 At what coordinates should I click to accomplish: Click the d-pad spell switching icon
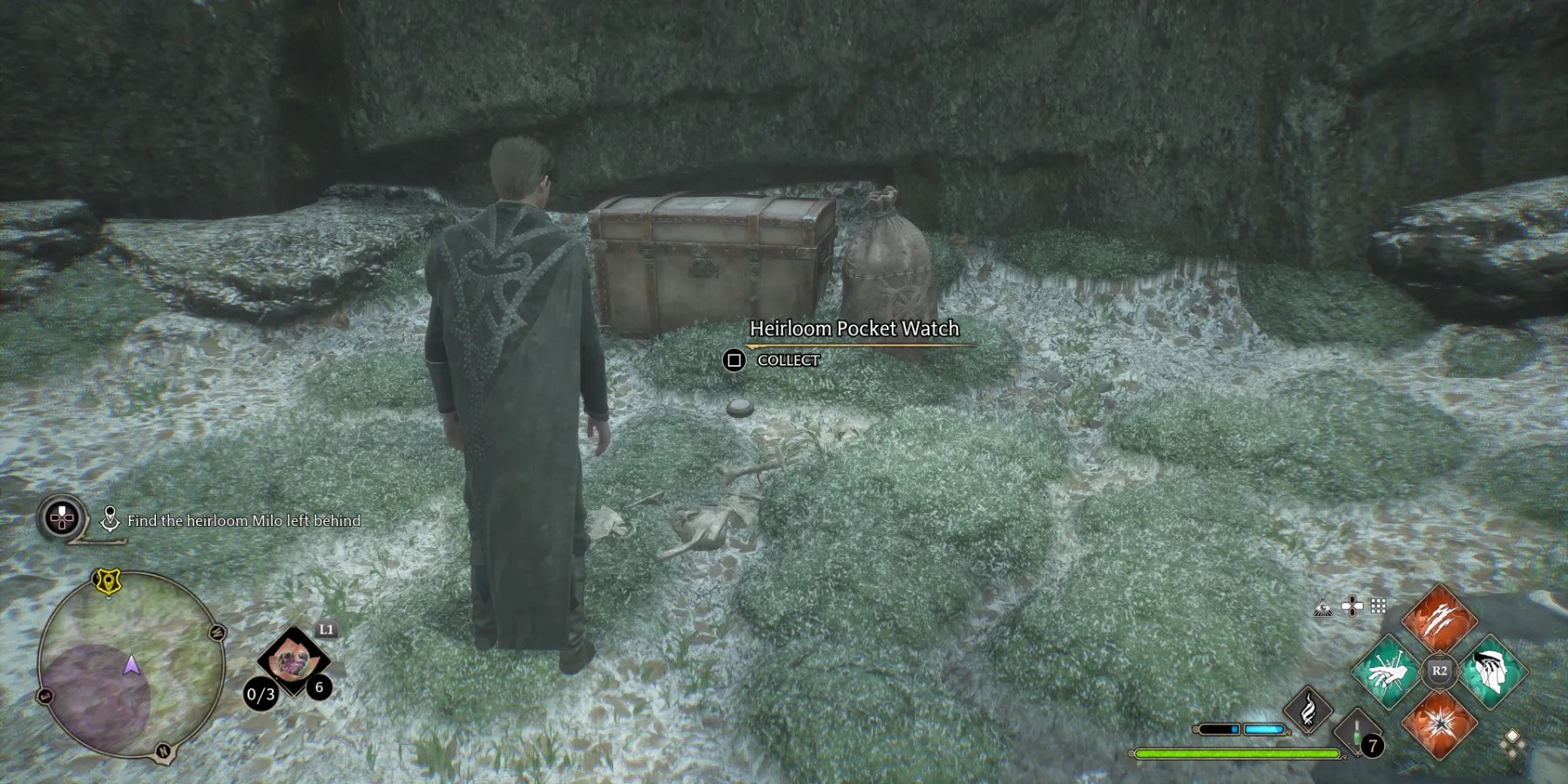(1352, 607)
